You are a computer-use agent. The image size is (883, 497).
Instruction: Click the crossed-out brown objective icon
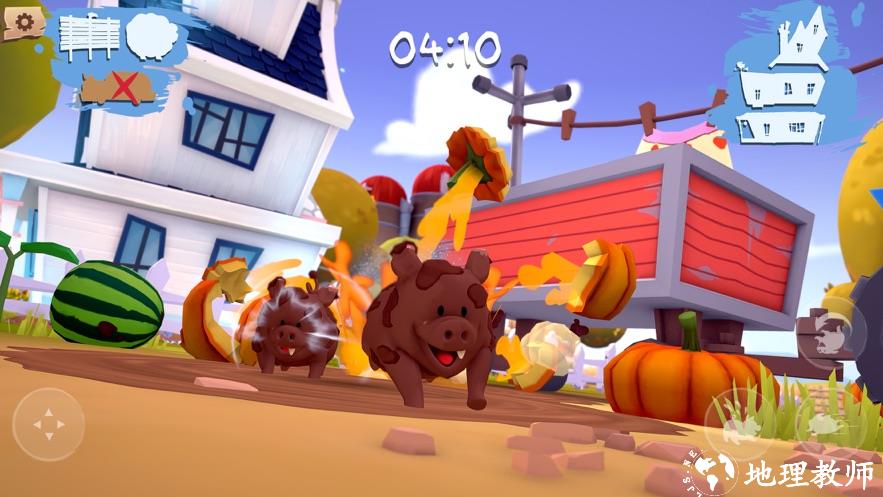tap(118, 87)
